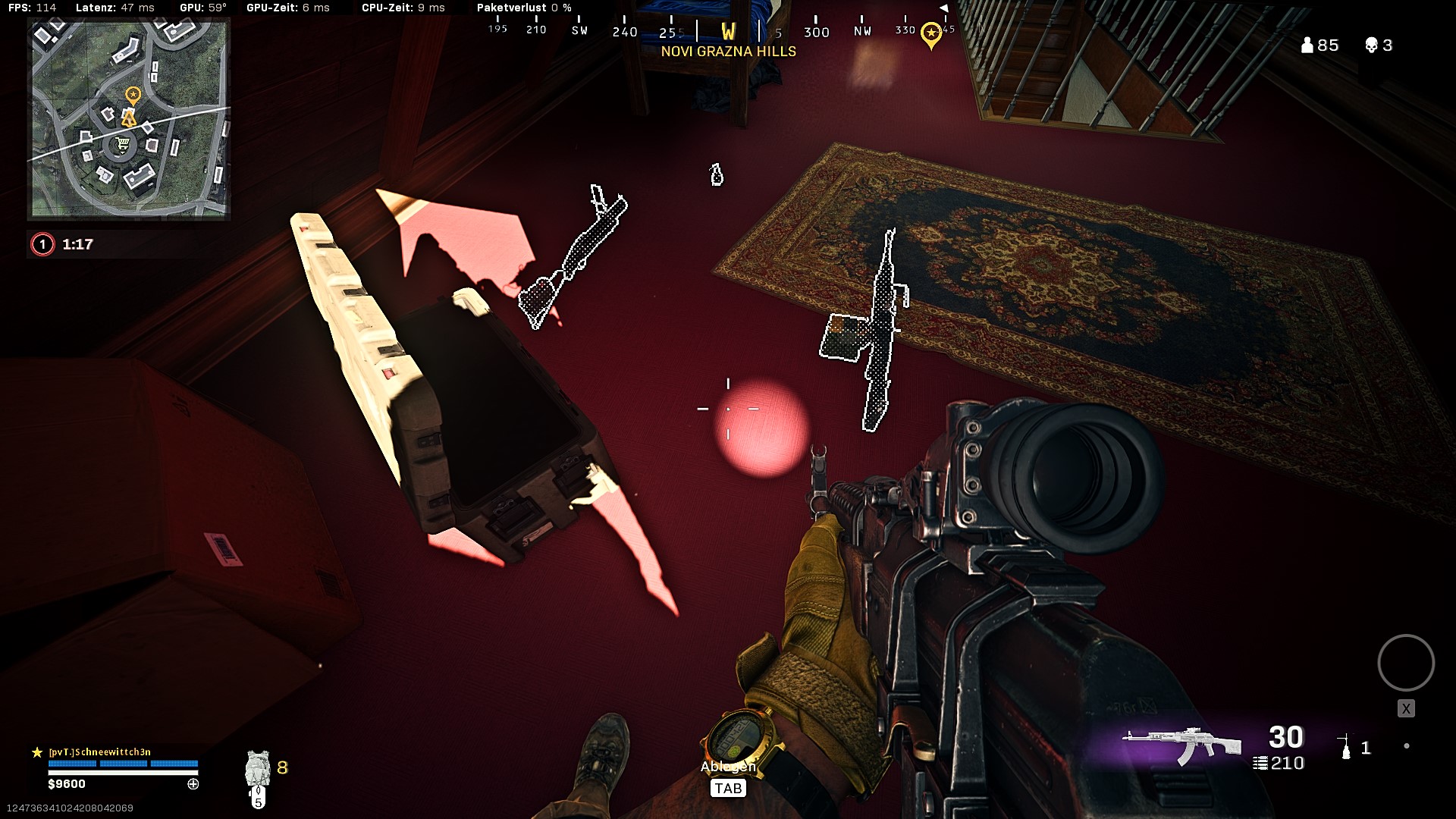Click the buy station cart icon on minimap
1456x819 pixels.
point(121,144)
